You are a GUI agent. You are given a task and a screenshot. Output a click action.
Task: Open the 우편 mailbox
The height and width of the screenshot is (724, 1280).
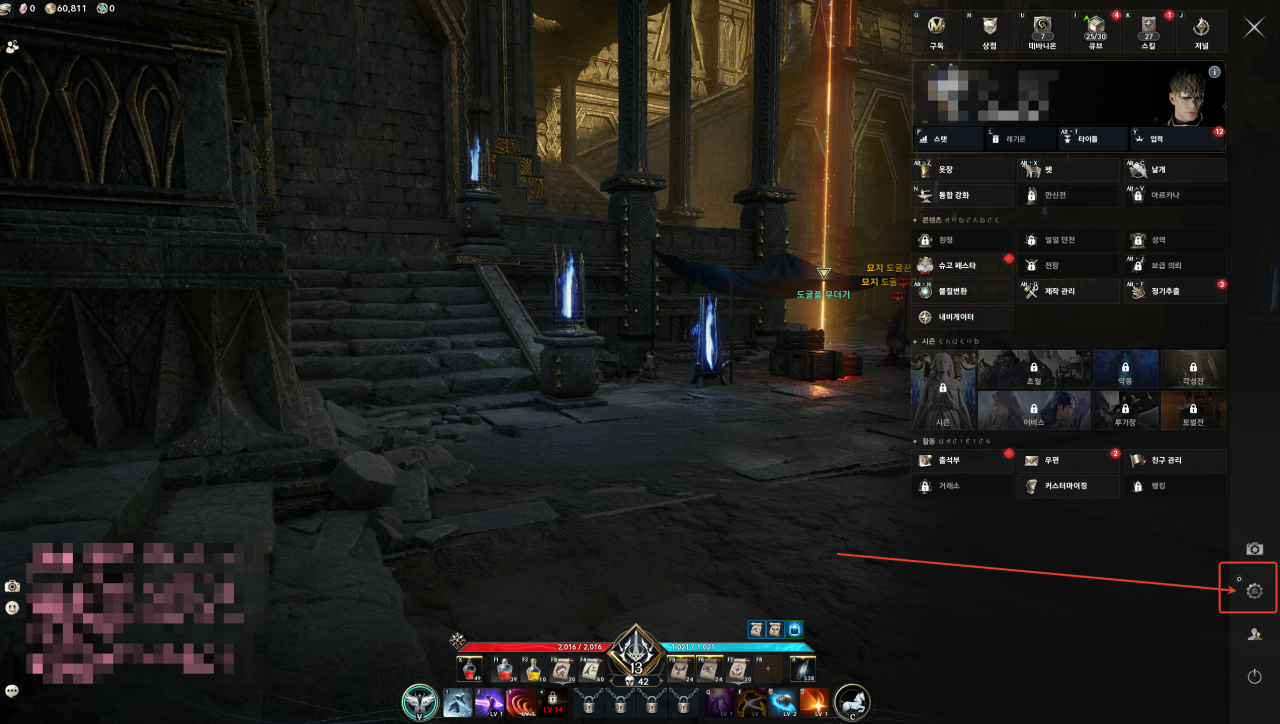1067,461
